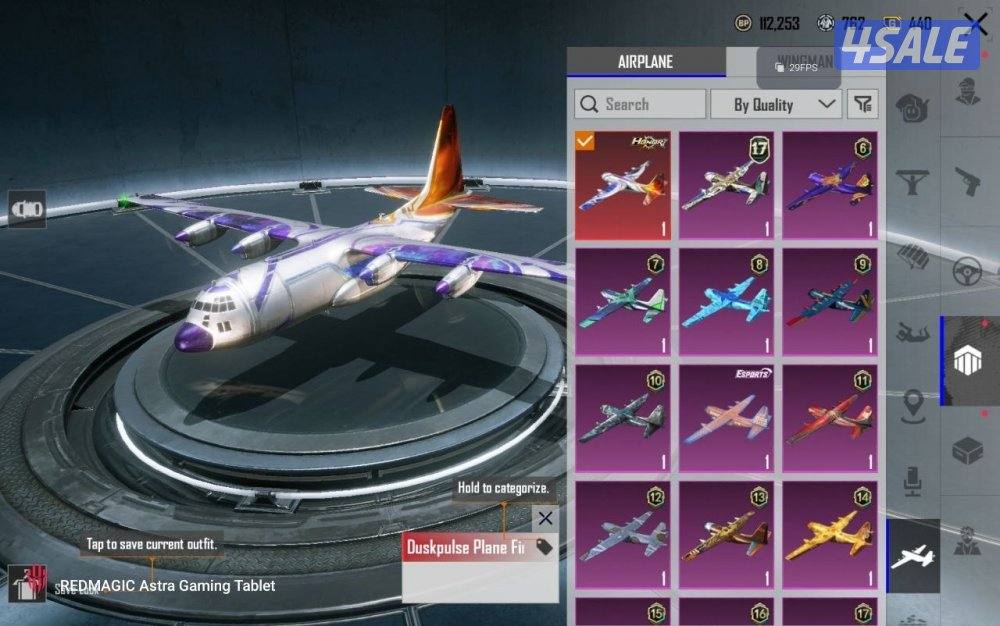The width and height of the screenshot is (1000, 626).
Task: Open the steering wheel vehicle category
Action: click(966, 272)
